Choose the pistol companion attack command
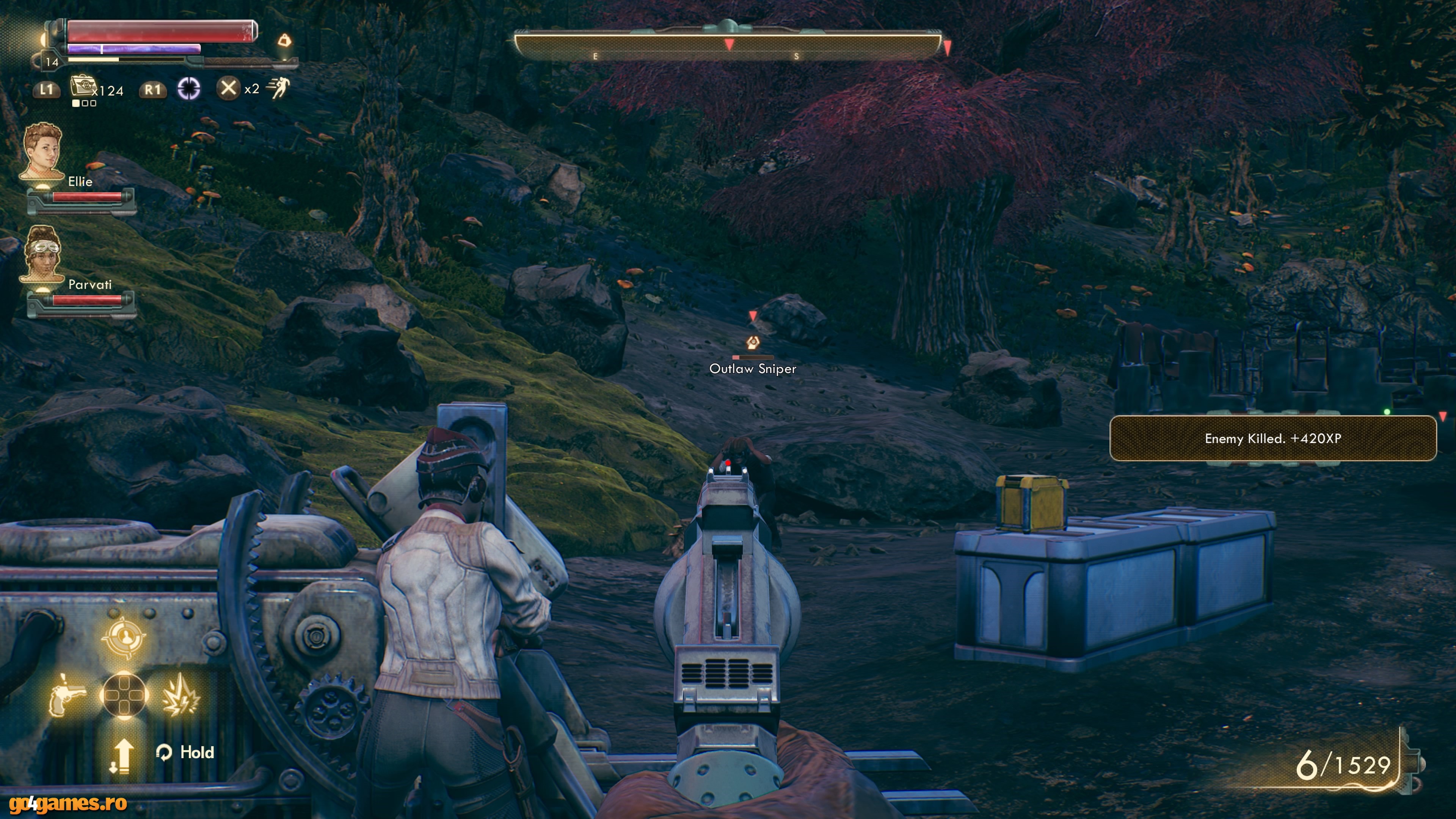The height and width of the screenshot is (819, 1456). coord(67,693)
